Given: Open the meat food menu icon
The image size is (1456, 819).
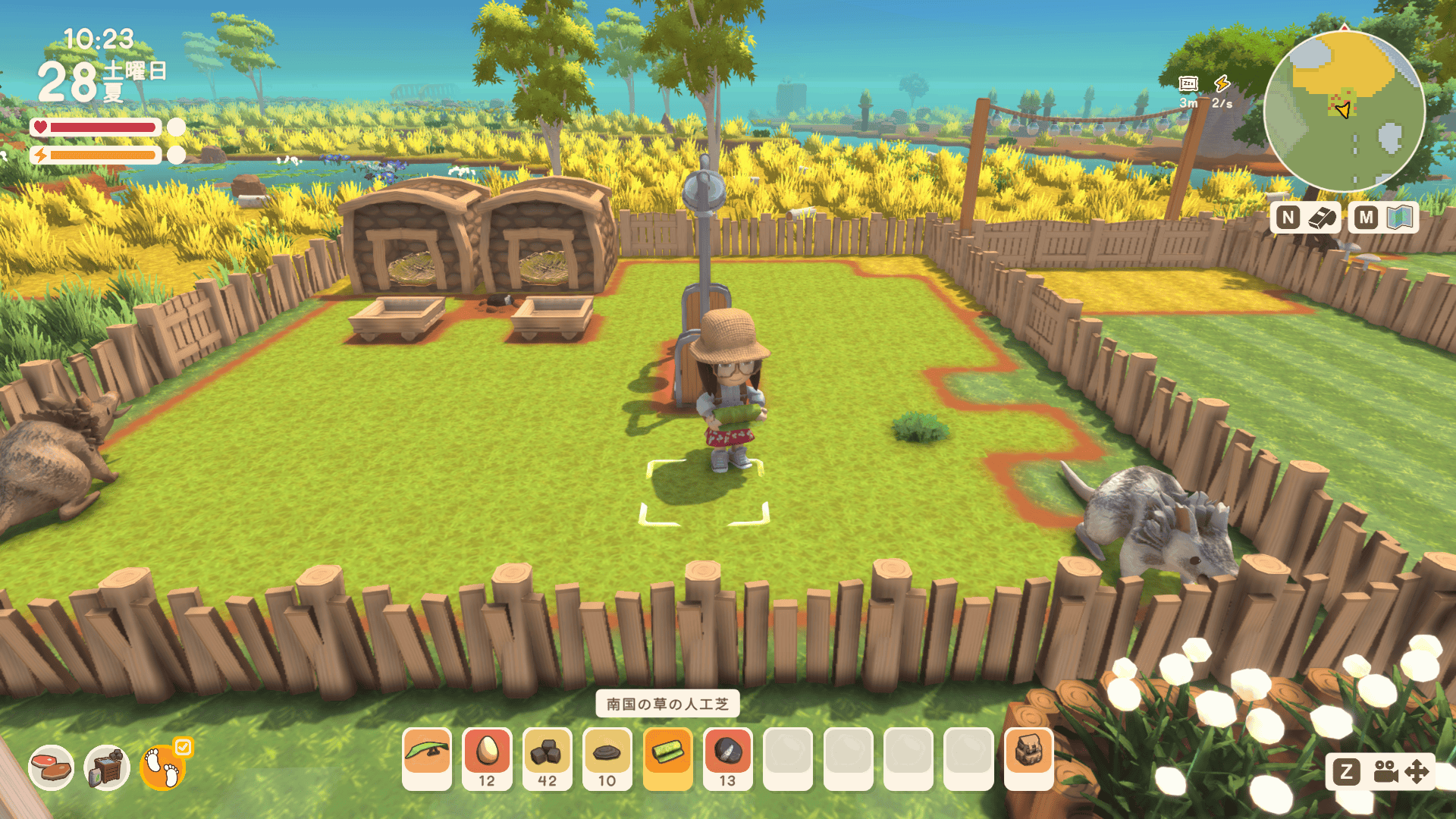Looking at the screenshot, I should pyautogui.click(x=52, y=767).
